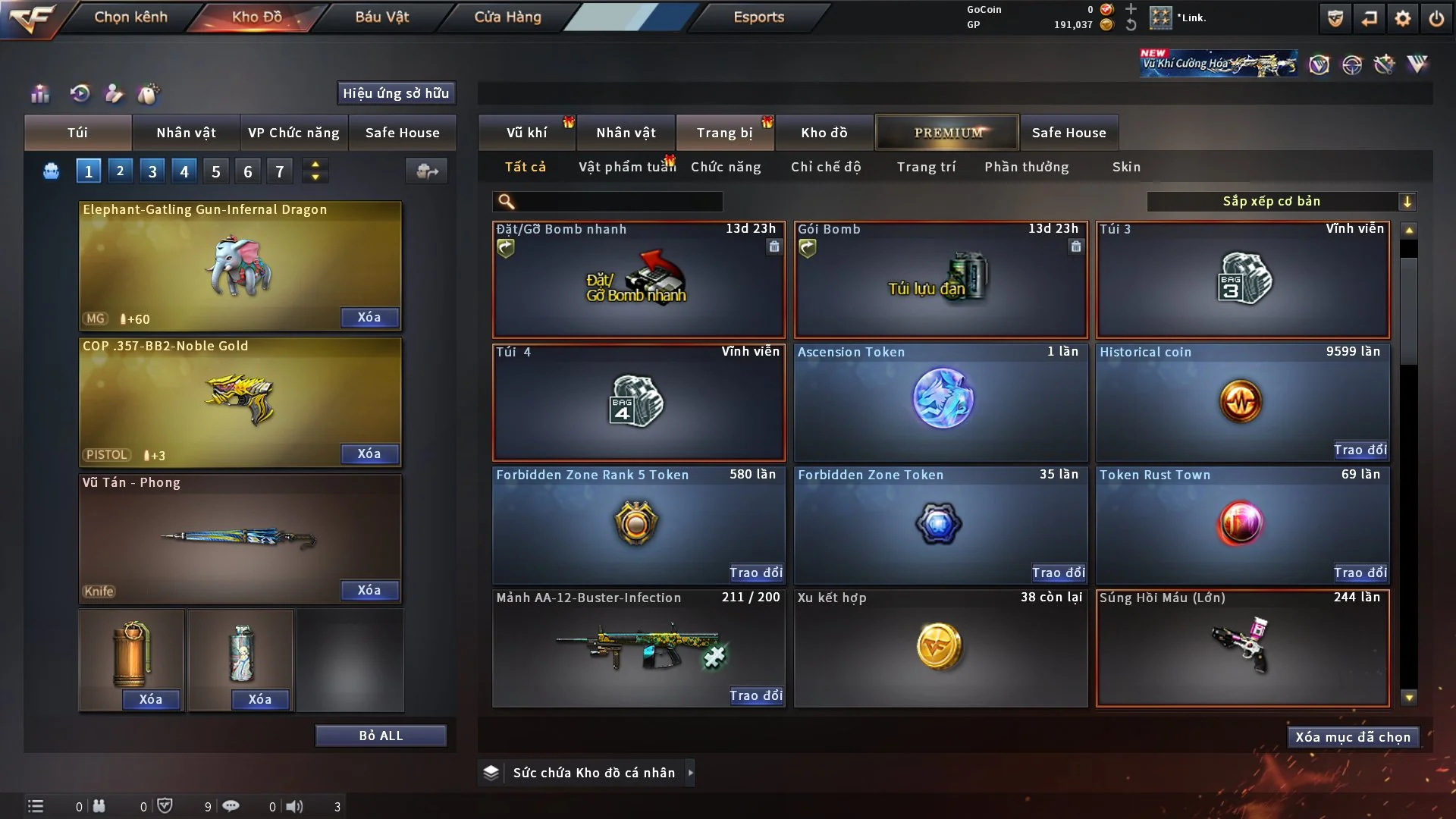The width and height of the screenshot is (1456, 819).
Task: Open the VP Chức năng bag tab
Action: [x=293, y=133]
